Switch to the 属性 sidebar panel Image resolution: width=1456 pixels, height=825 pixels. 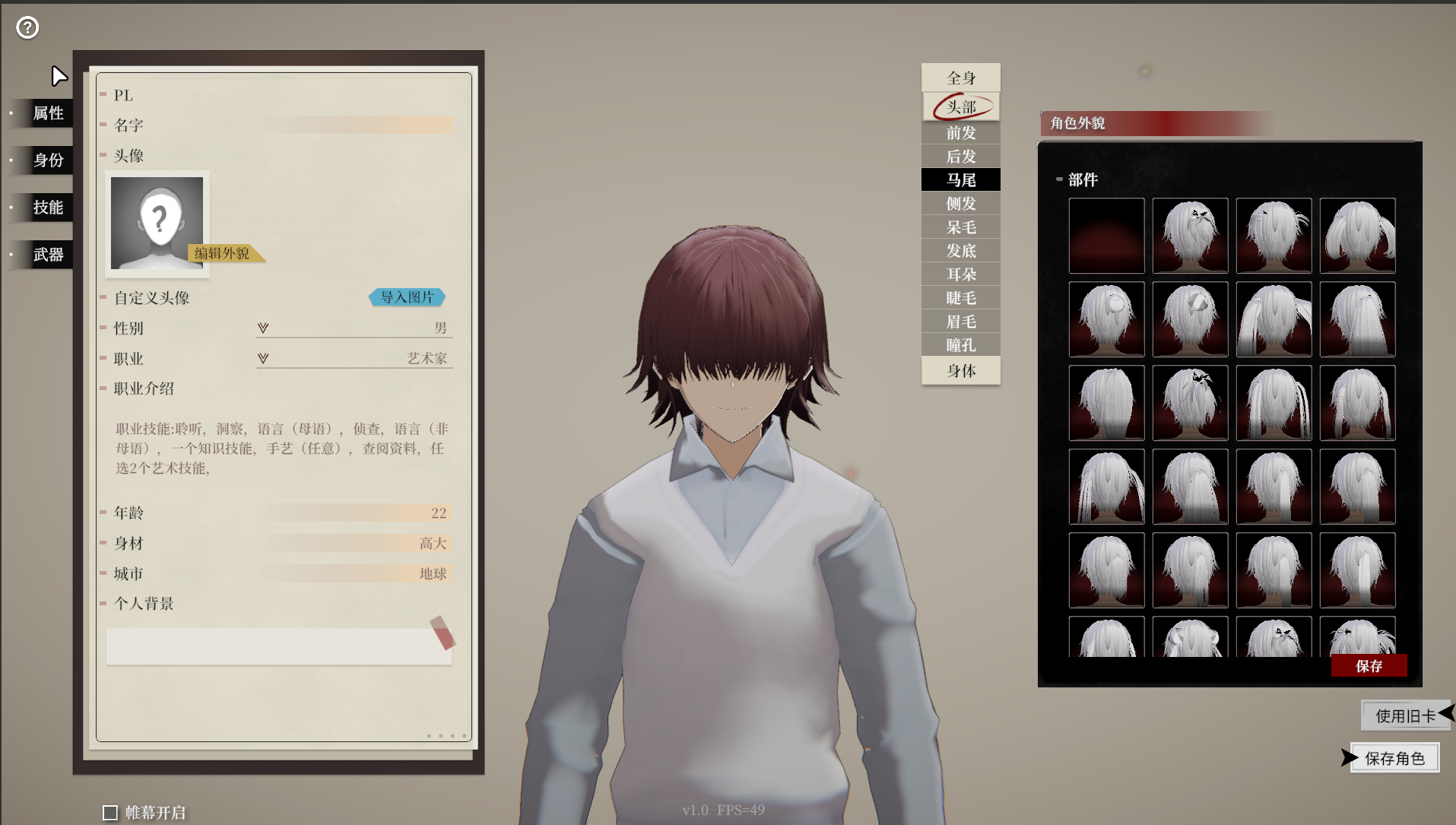tap(47, 113)
